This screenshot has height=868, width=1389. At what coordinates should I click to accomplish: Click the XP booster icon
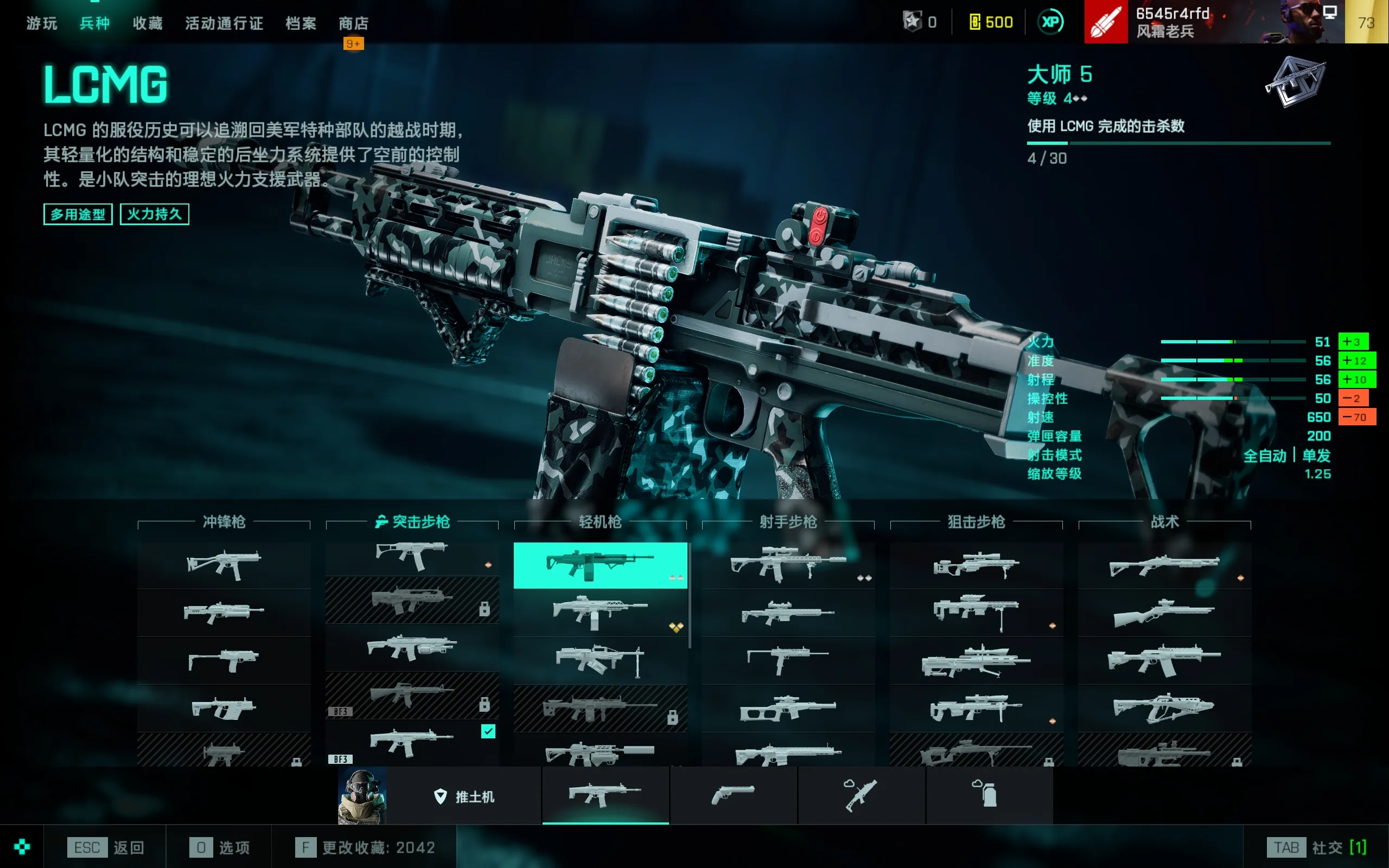pos(1050,22)
